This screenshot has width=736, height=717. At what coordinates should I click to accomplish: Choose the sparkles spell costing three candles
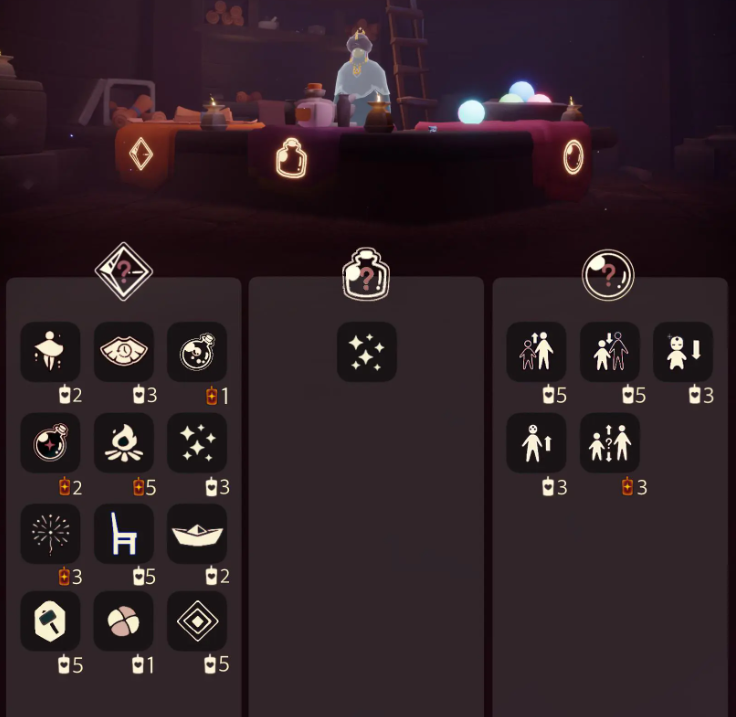coord(197,443)
